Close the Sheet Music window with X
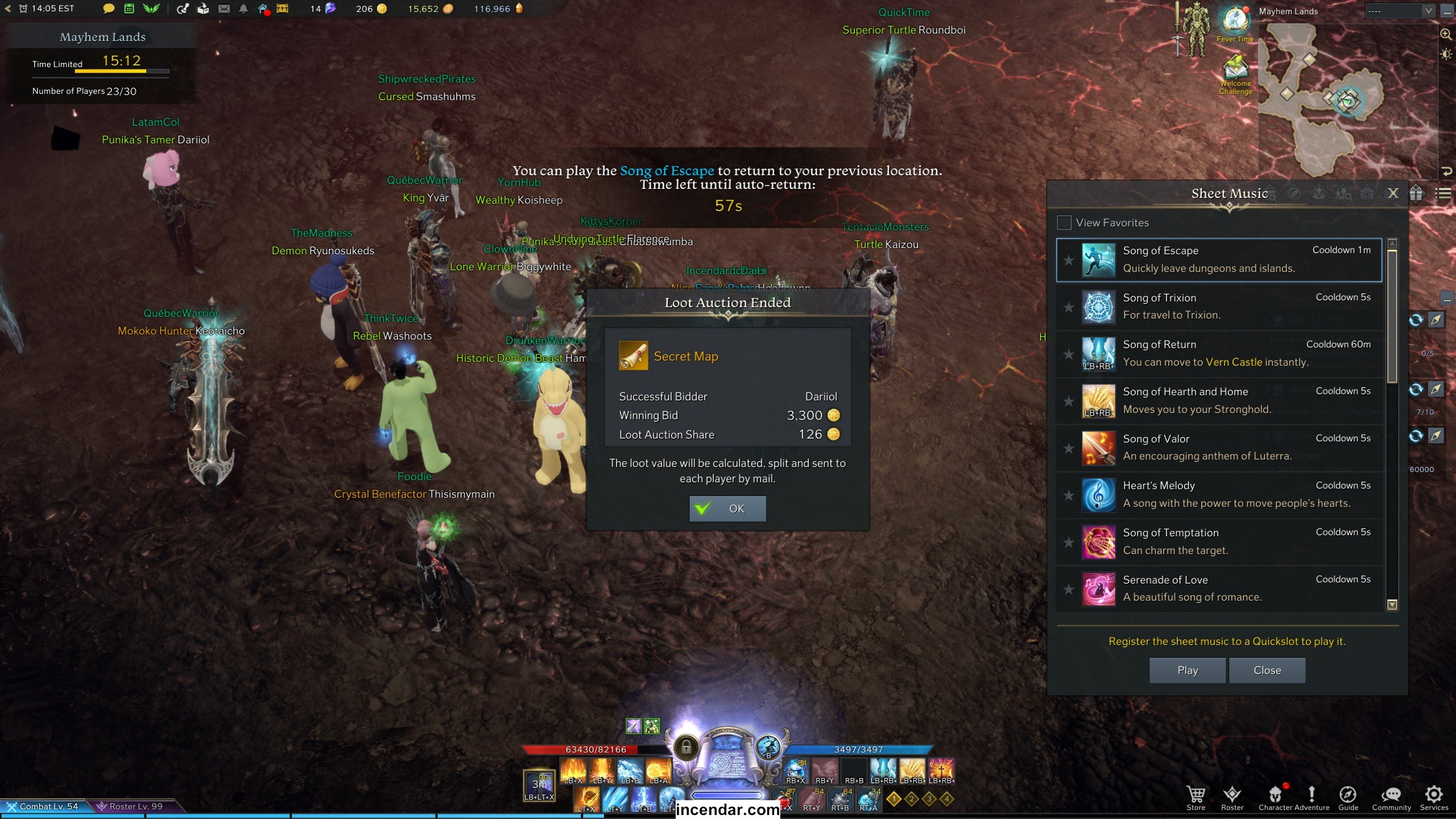The height and width of the screenshot is (819, 1456). pyautogui.click(x=1392, y=193)
